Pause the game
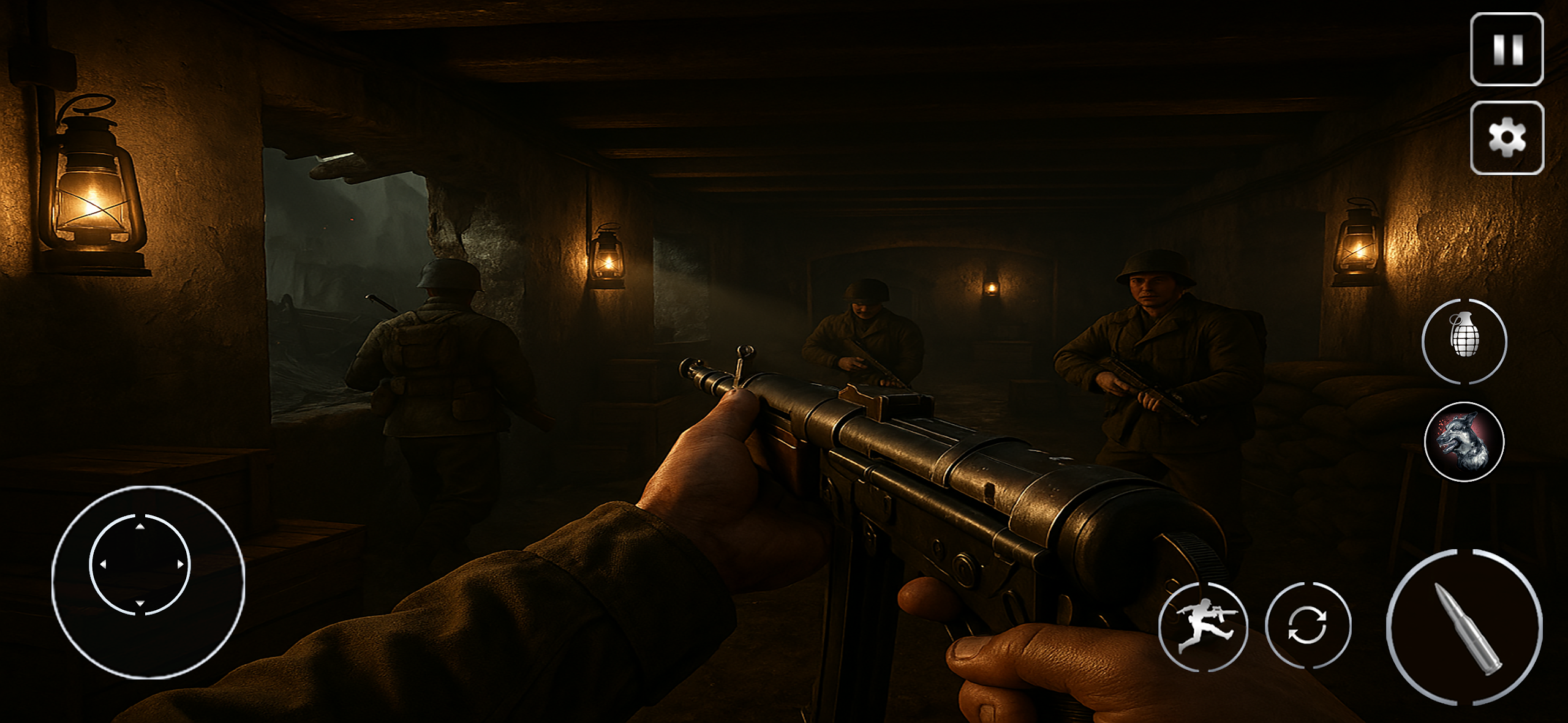1568x723 pixels. click(1507, 49)
